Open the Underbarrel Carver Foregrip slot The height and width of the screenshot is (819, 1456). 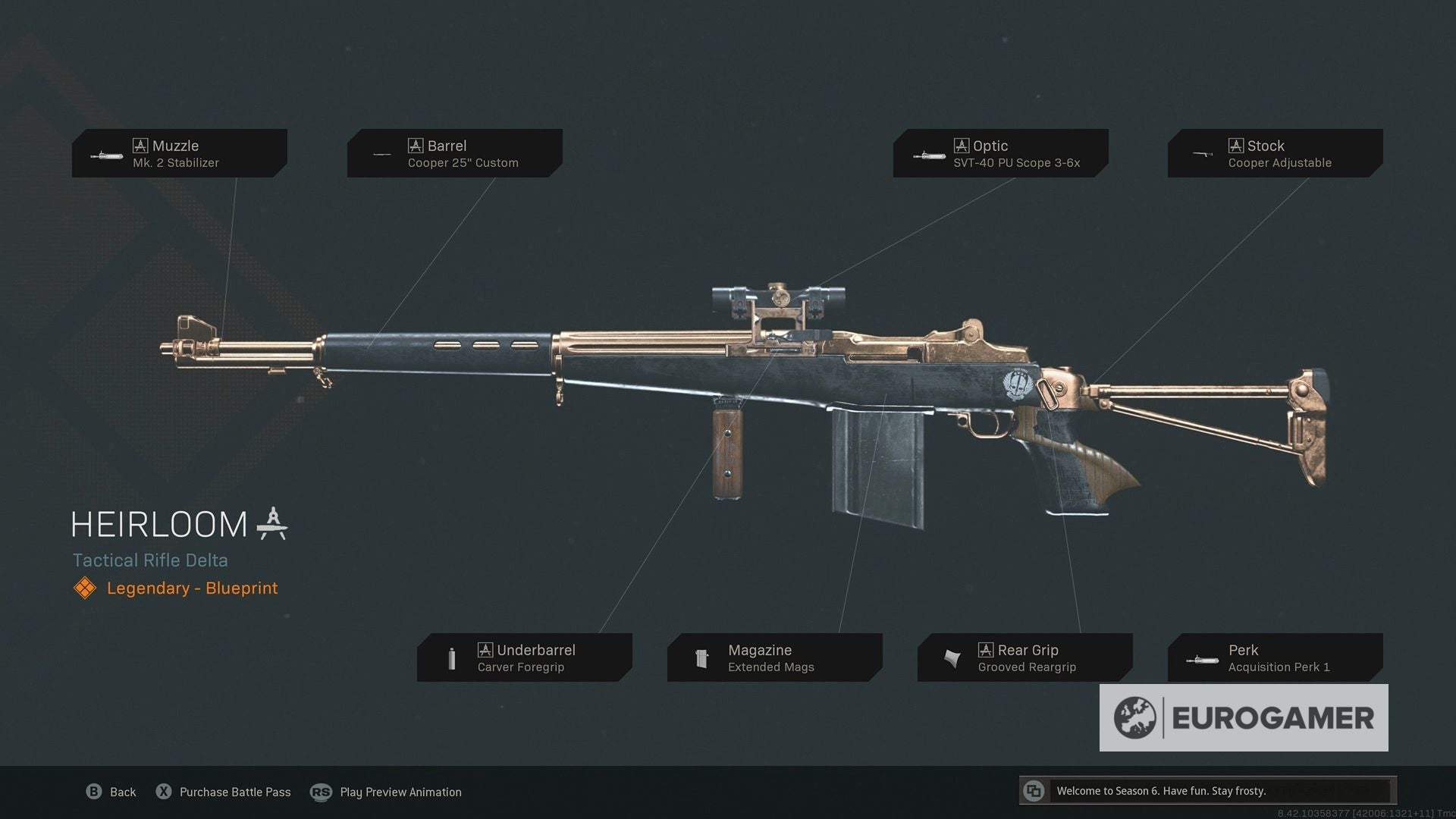pos(524,657)
